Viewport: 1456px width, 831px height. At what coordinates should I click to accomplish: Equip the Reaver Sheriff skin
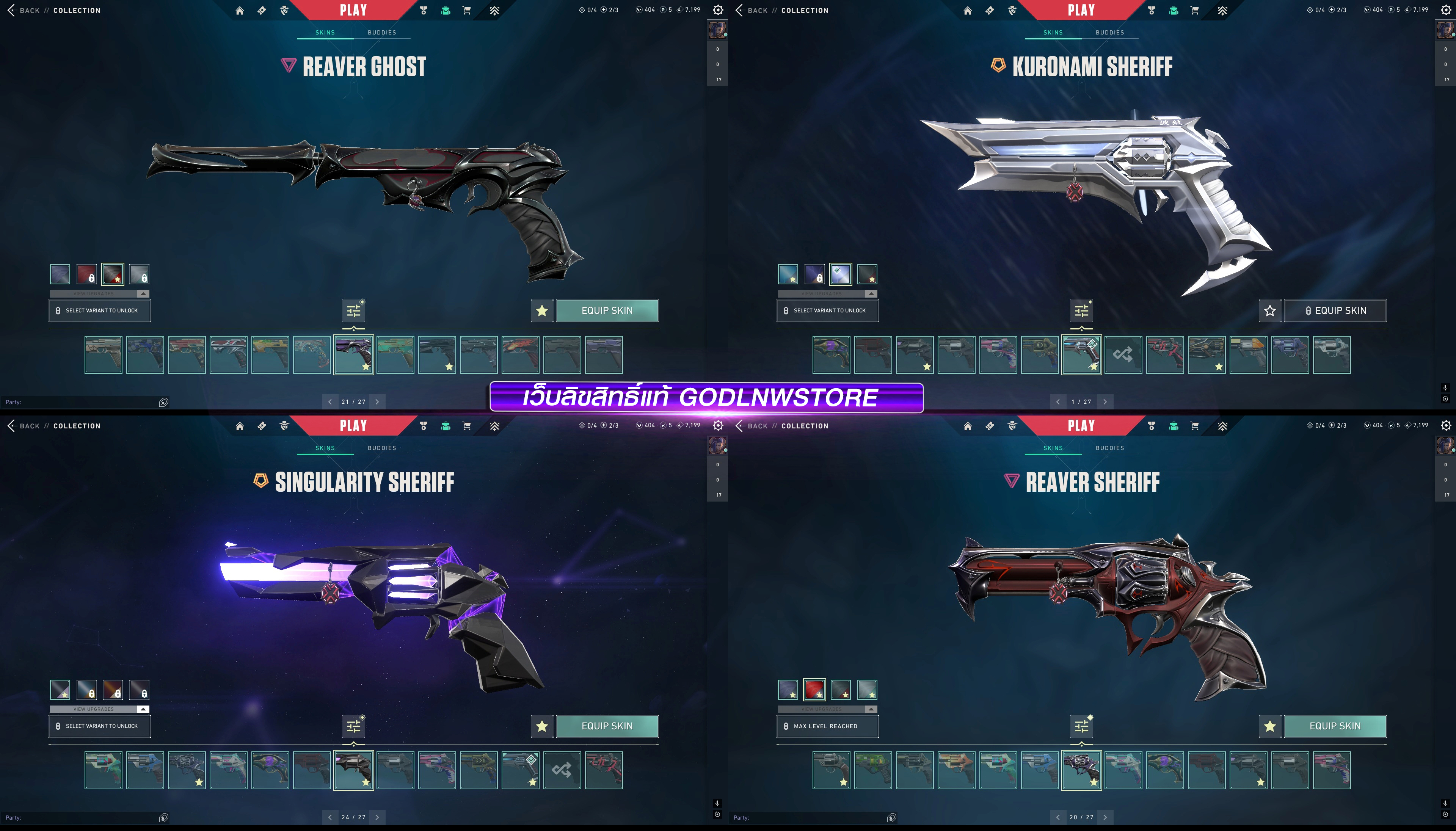1334,726
